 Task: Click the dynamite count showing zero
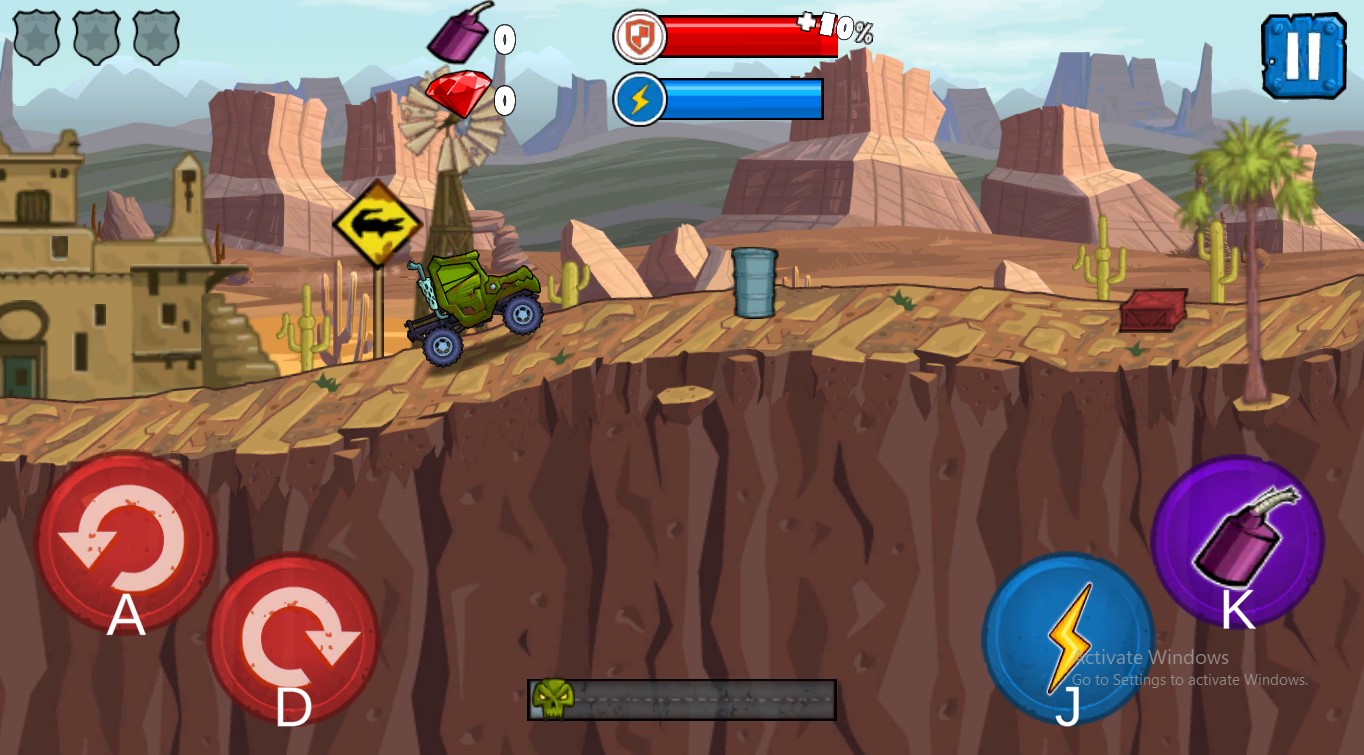505,40
